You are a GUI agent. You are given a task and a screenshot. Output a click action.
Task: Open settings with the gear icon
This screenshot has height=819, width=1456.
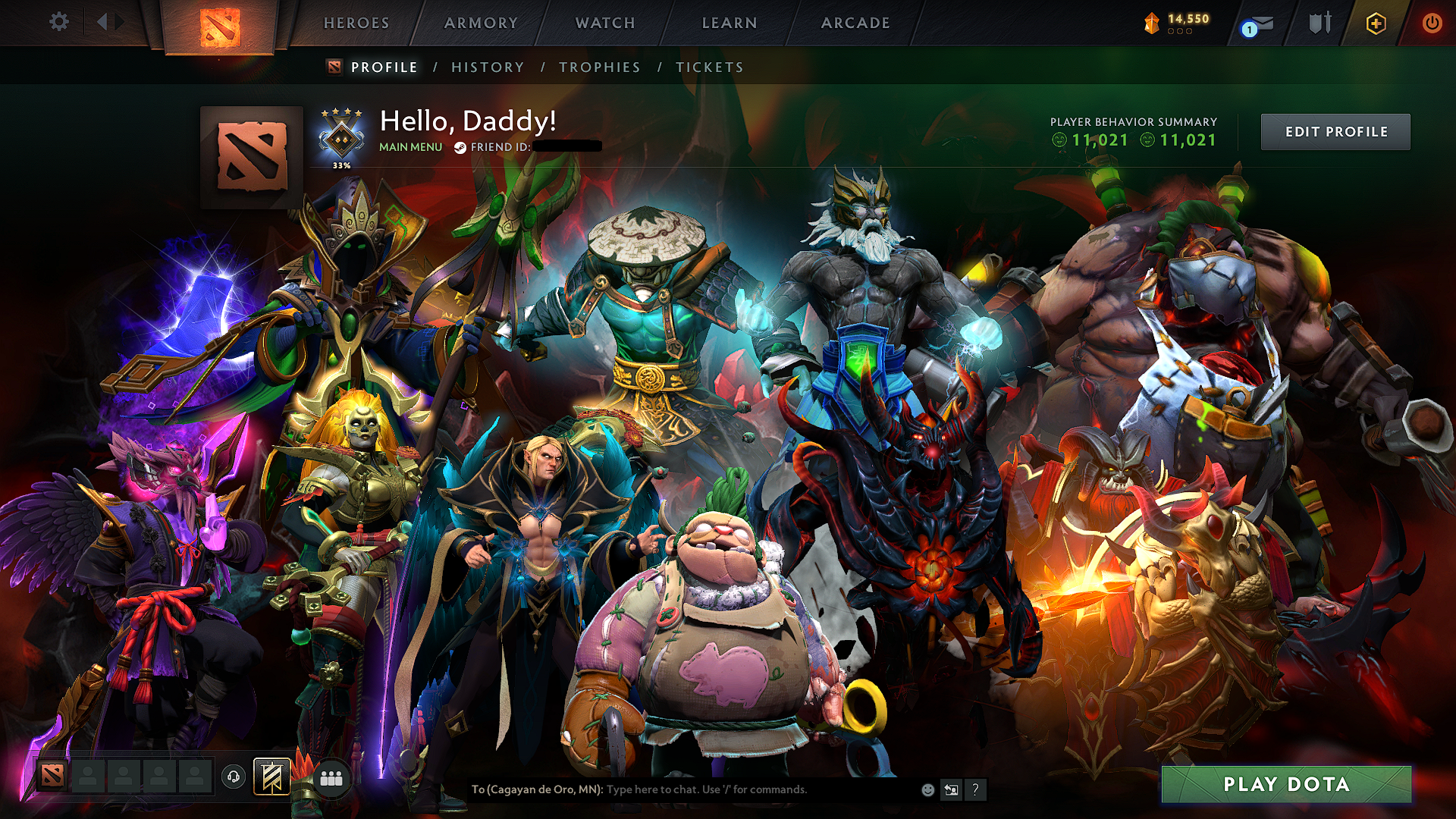tap(58, 23)
